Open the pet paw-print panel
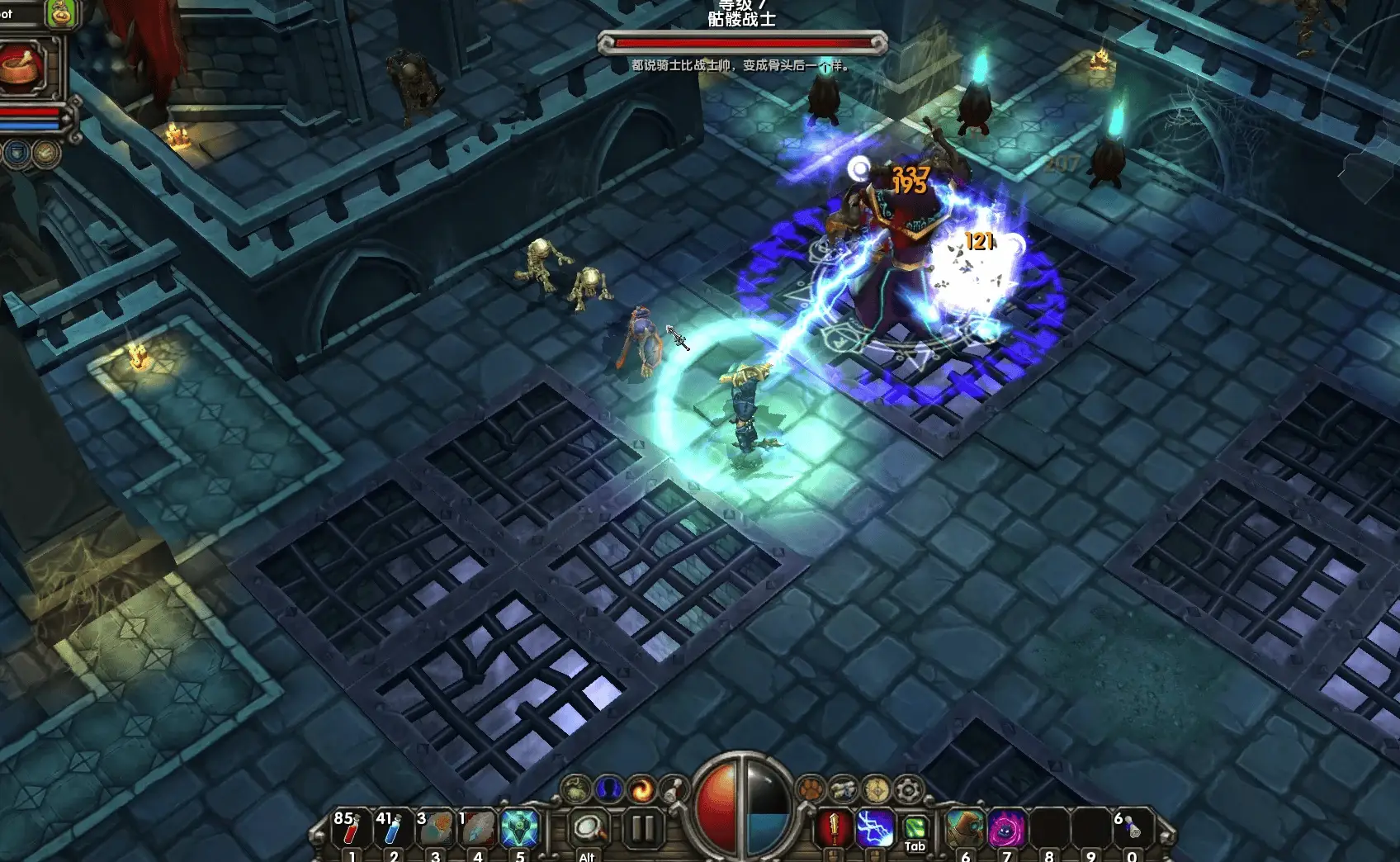The width and height of the screenshot is (1400, 862). pyautogui.click(x=811, y=789)
